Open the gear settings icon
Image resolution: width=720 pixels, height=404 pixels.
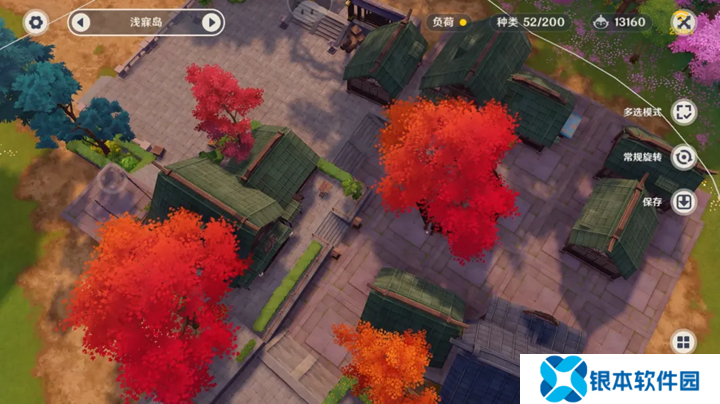point(36,22)
